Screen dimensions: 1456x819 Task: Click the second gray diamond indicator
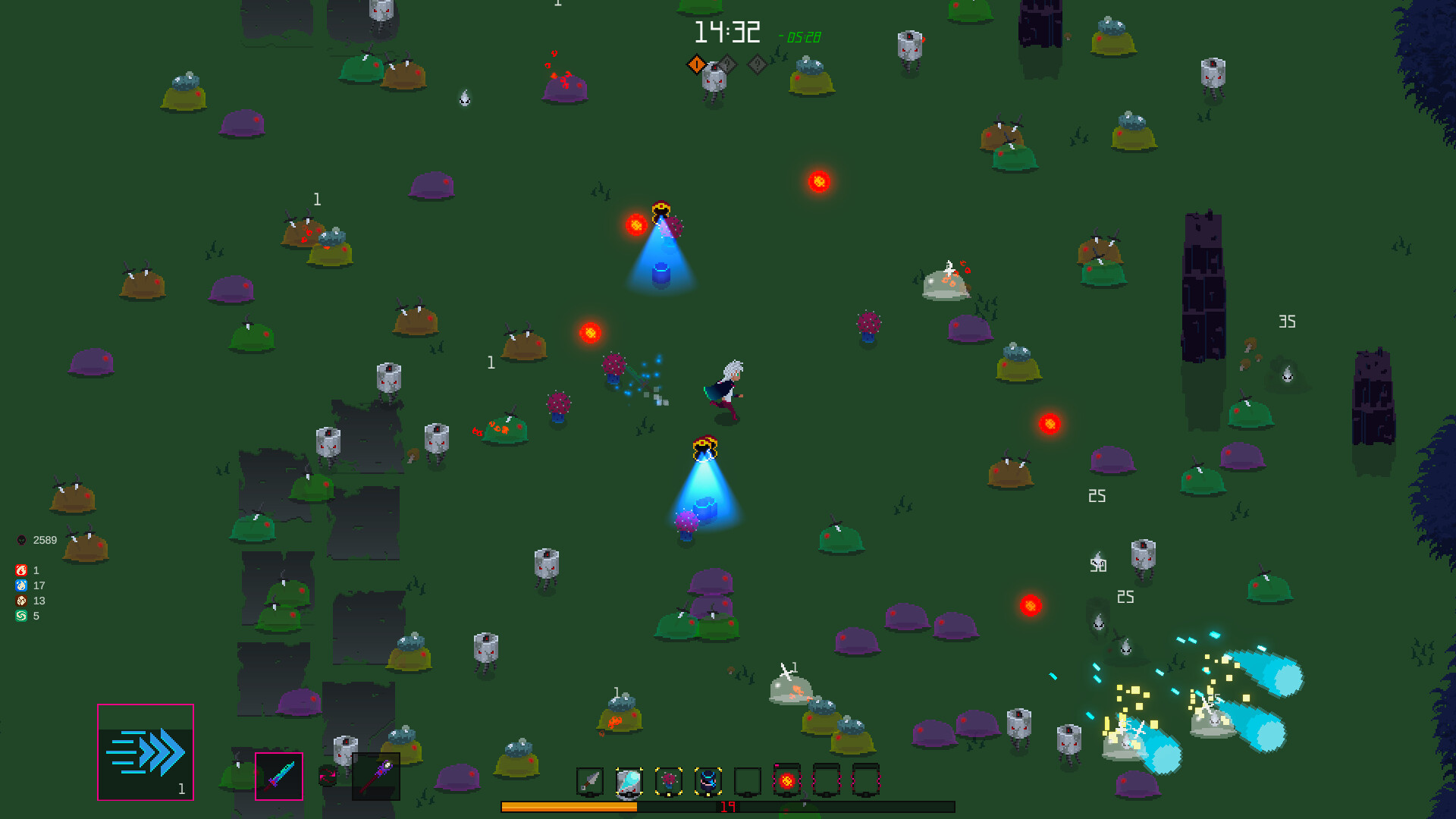click(756, 64)
